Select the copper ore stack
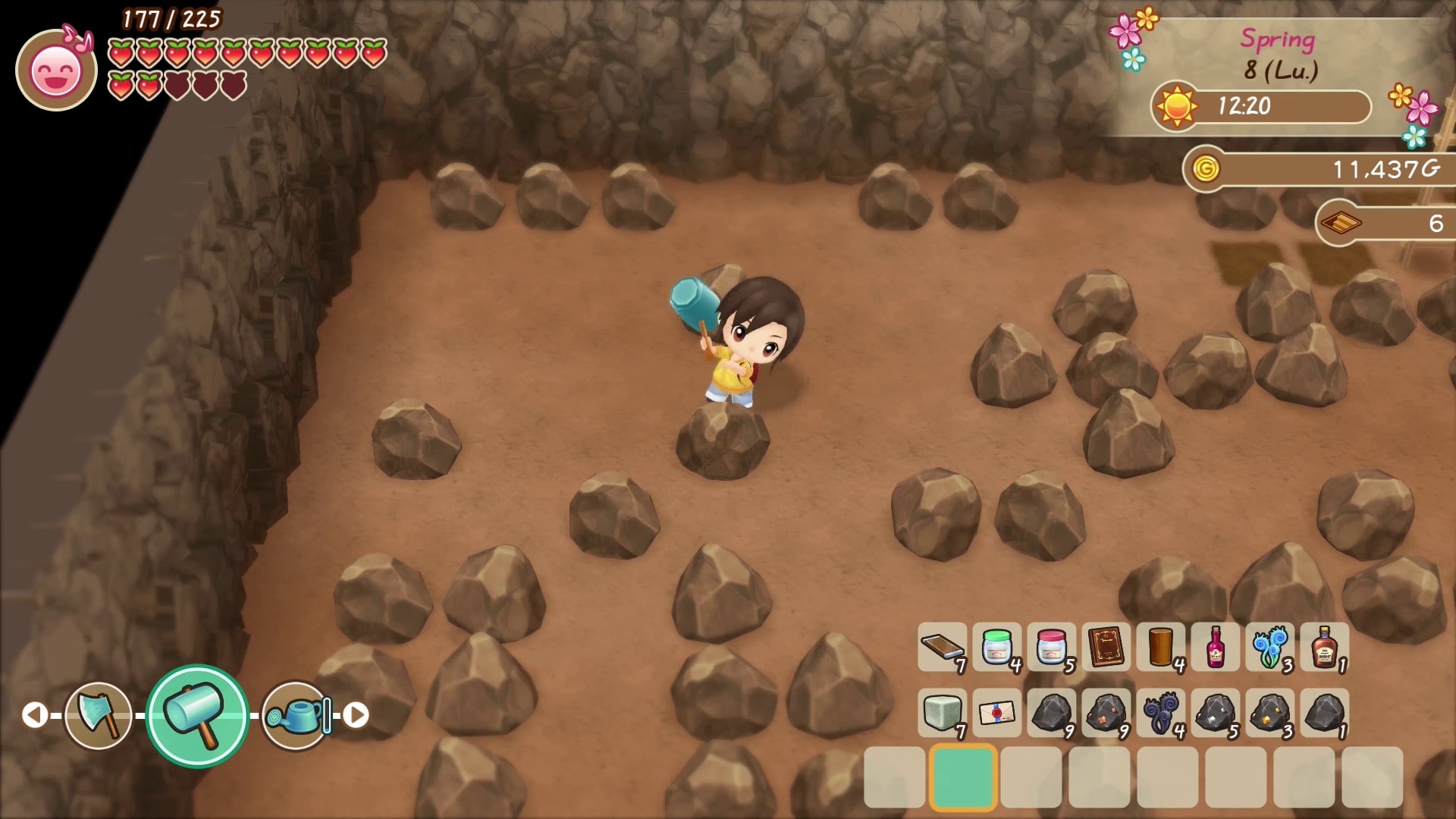 tap(1106, 713)
